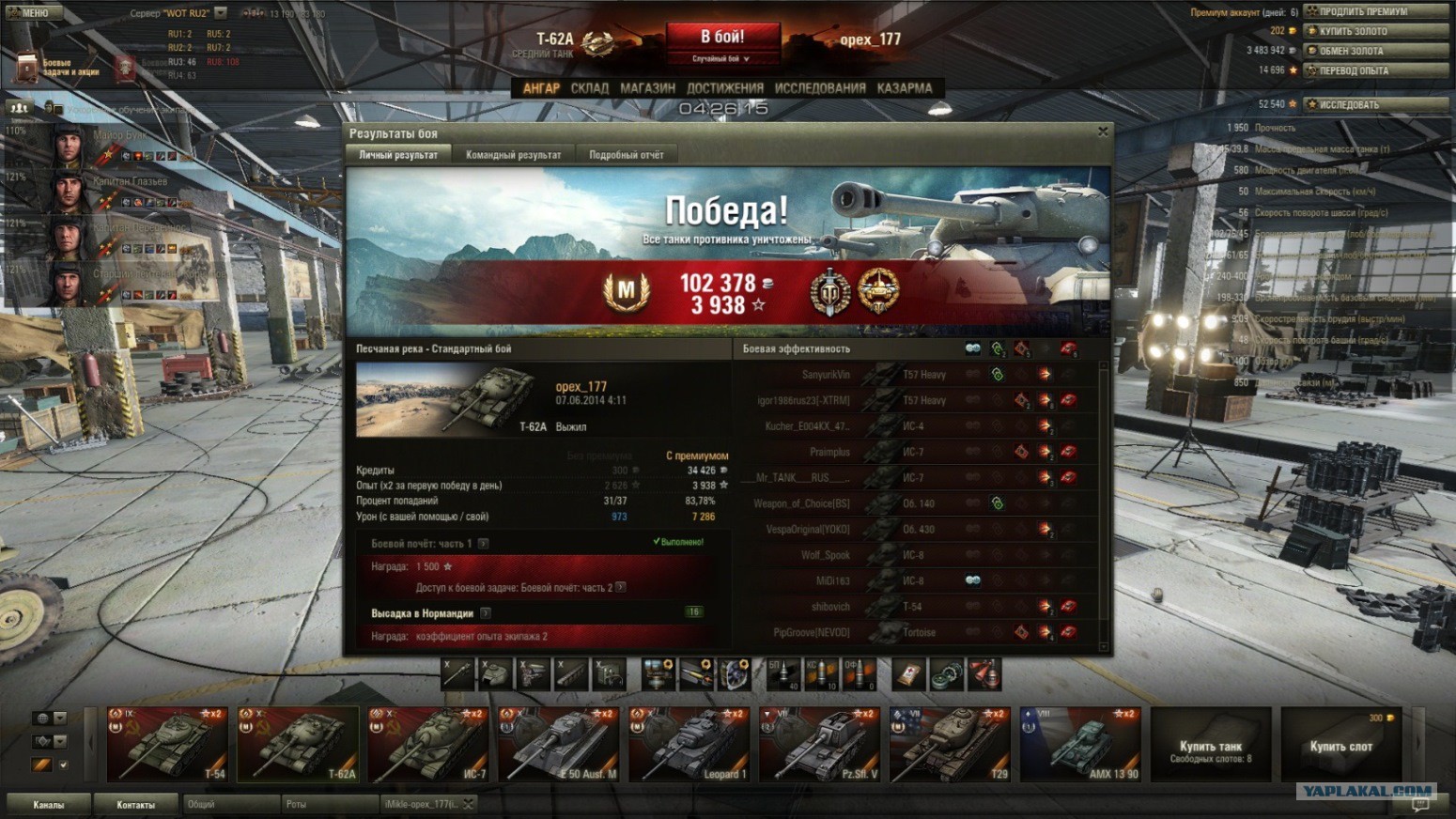The image size is (1456, 819).
Task: Open the Подробный отчёт tab
Action: point(626,155)
